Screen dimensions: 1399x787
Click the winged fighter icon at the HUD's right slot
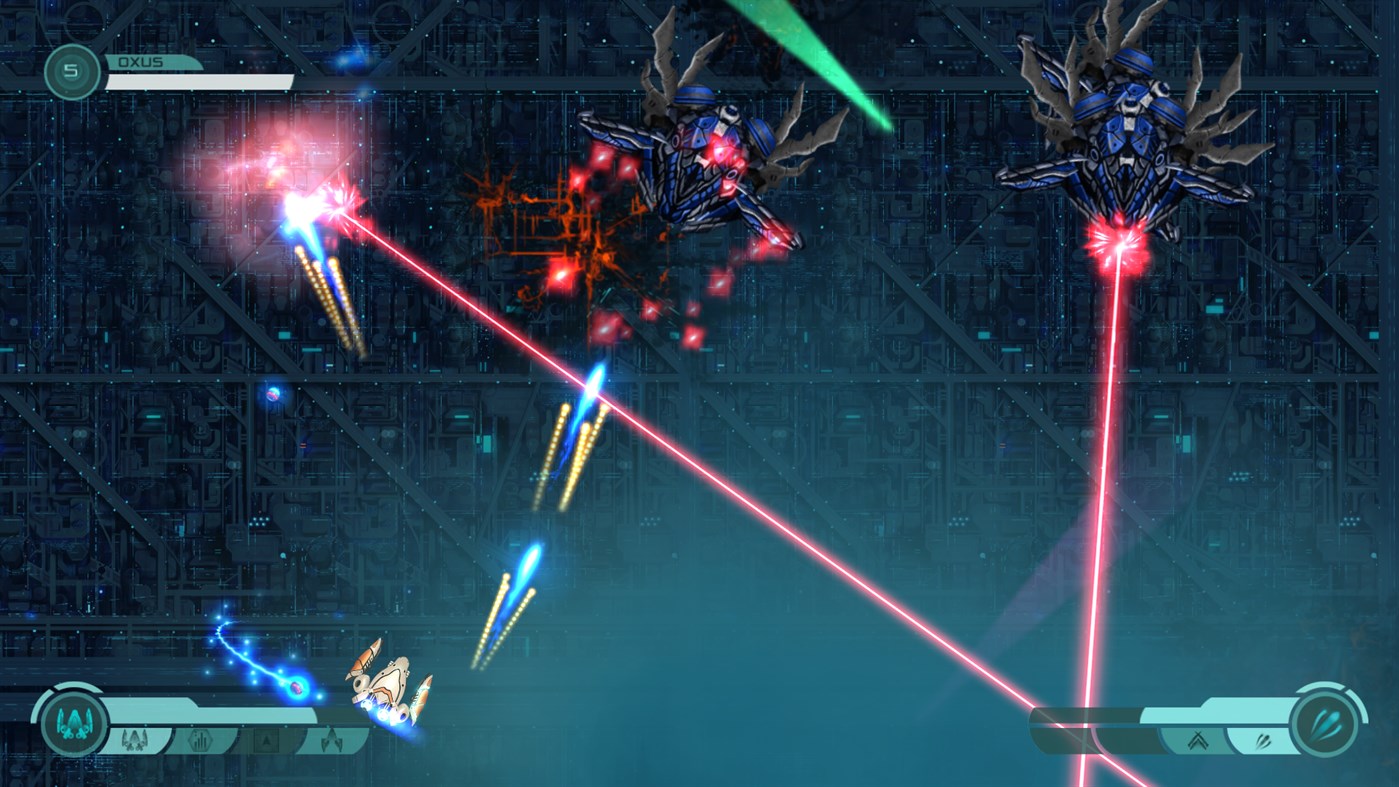pyautogui.click(x=330, y=740)
